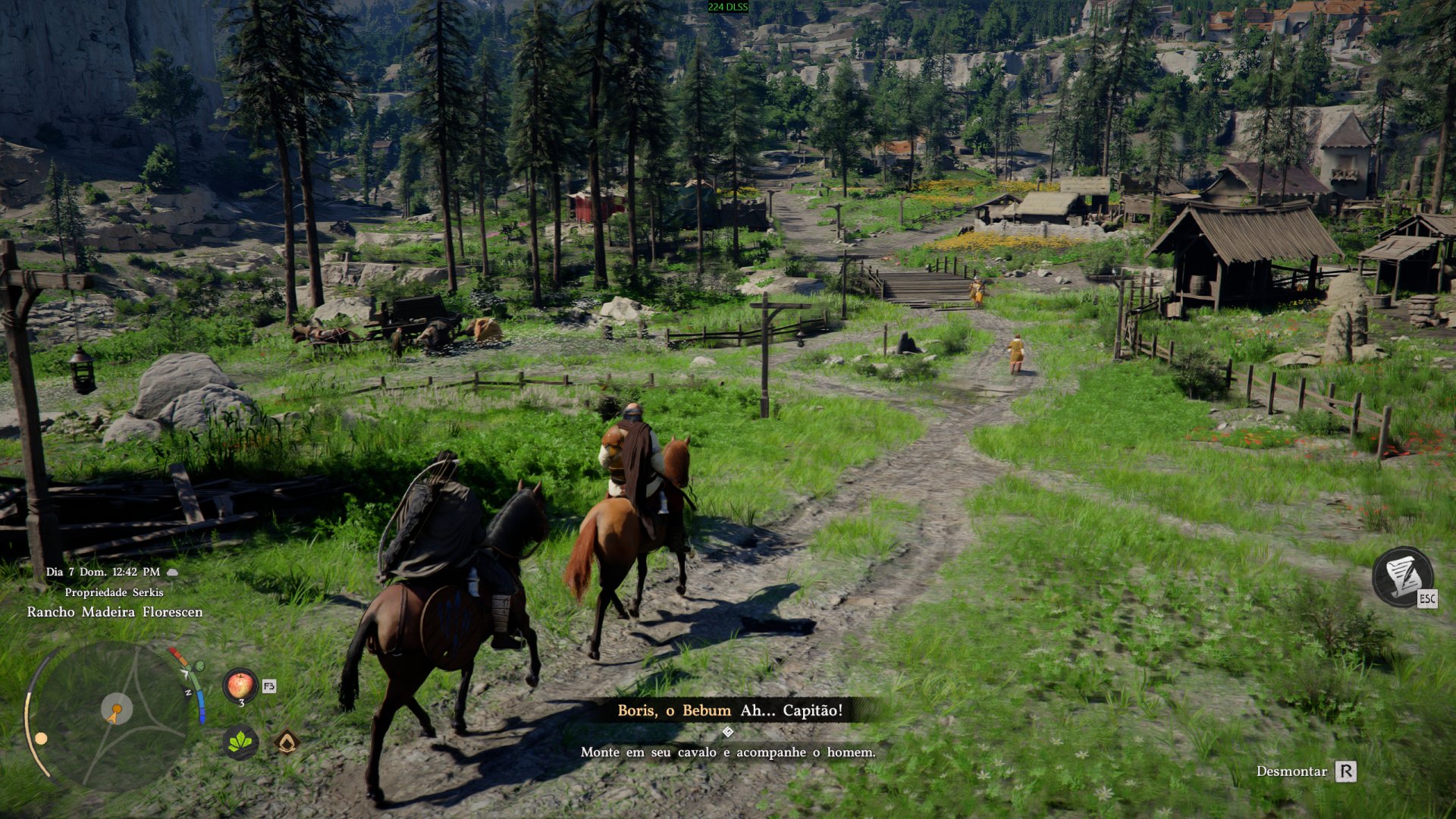This screenshot has width=1456, height=819.
Task: Click the green leaf status icon
Action: pos(240,742)
